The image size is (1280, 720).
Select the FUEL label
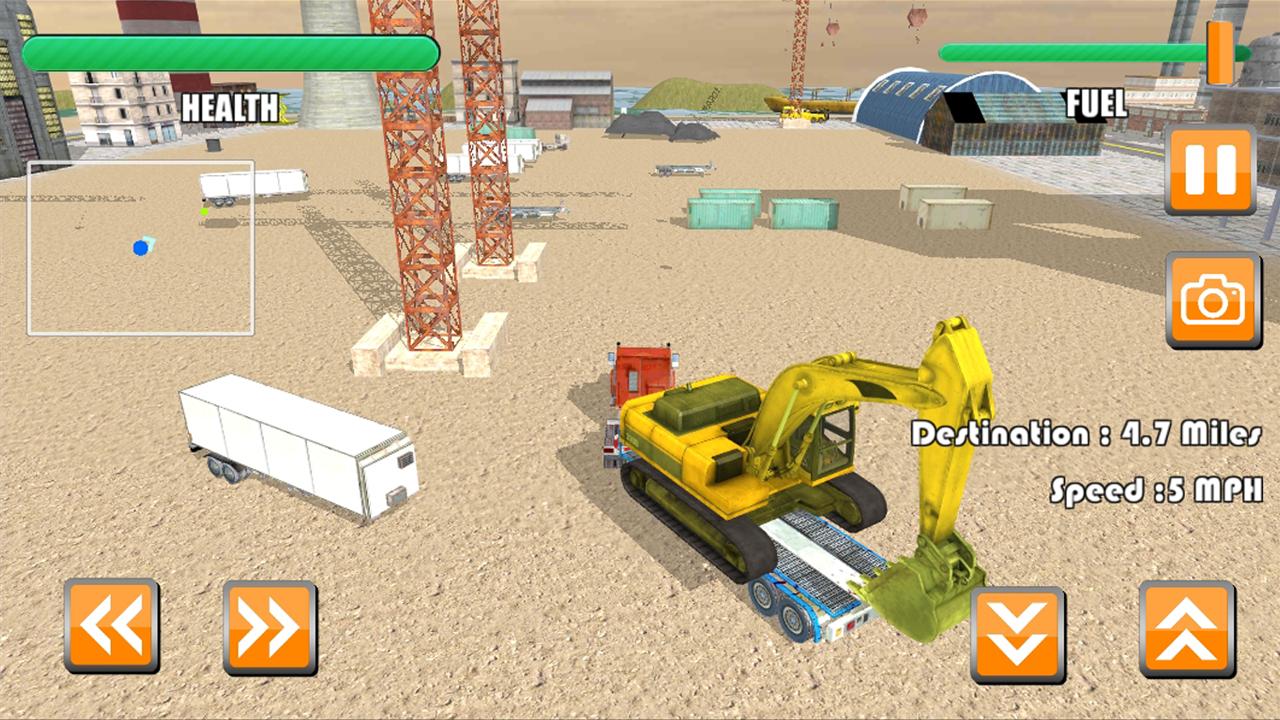[x=1097, y=103]
